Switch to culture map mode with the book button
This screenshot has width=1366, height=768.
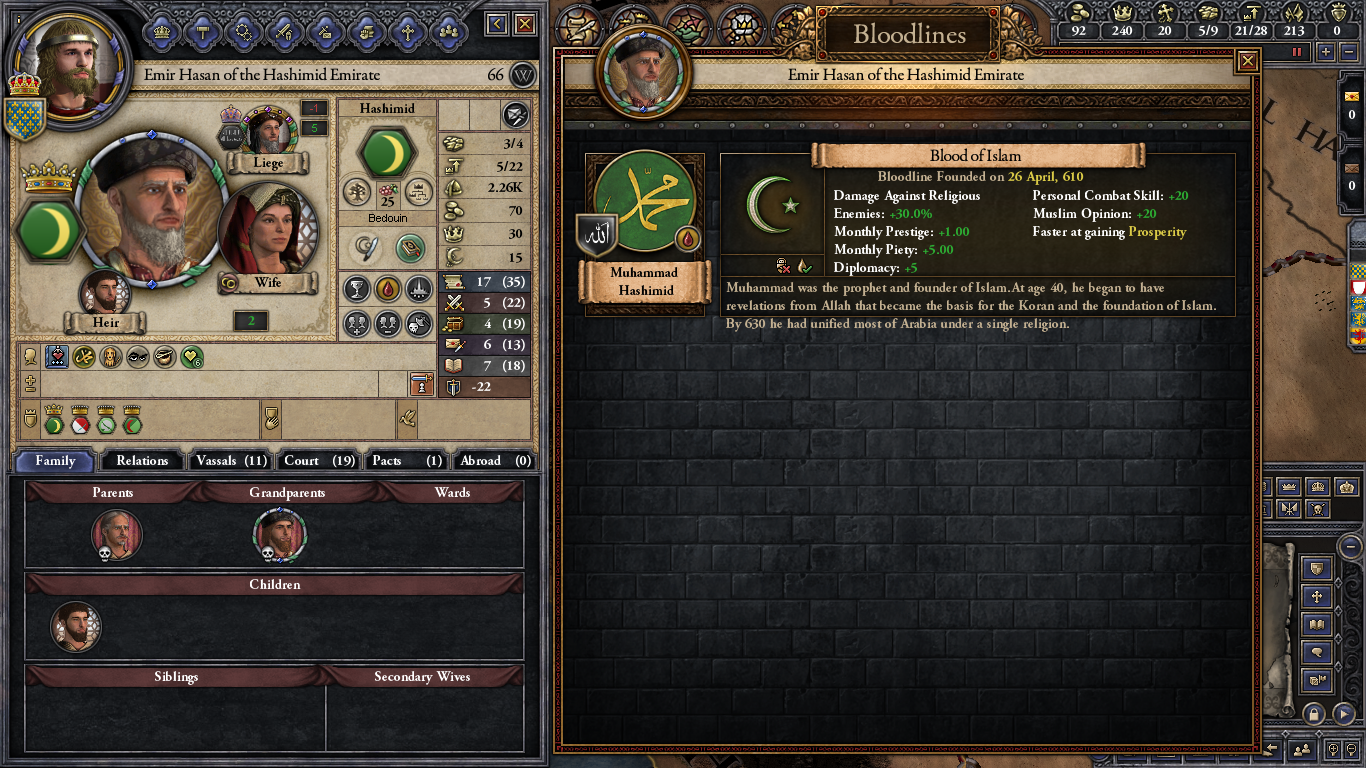[x=1317, y=623]
